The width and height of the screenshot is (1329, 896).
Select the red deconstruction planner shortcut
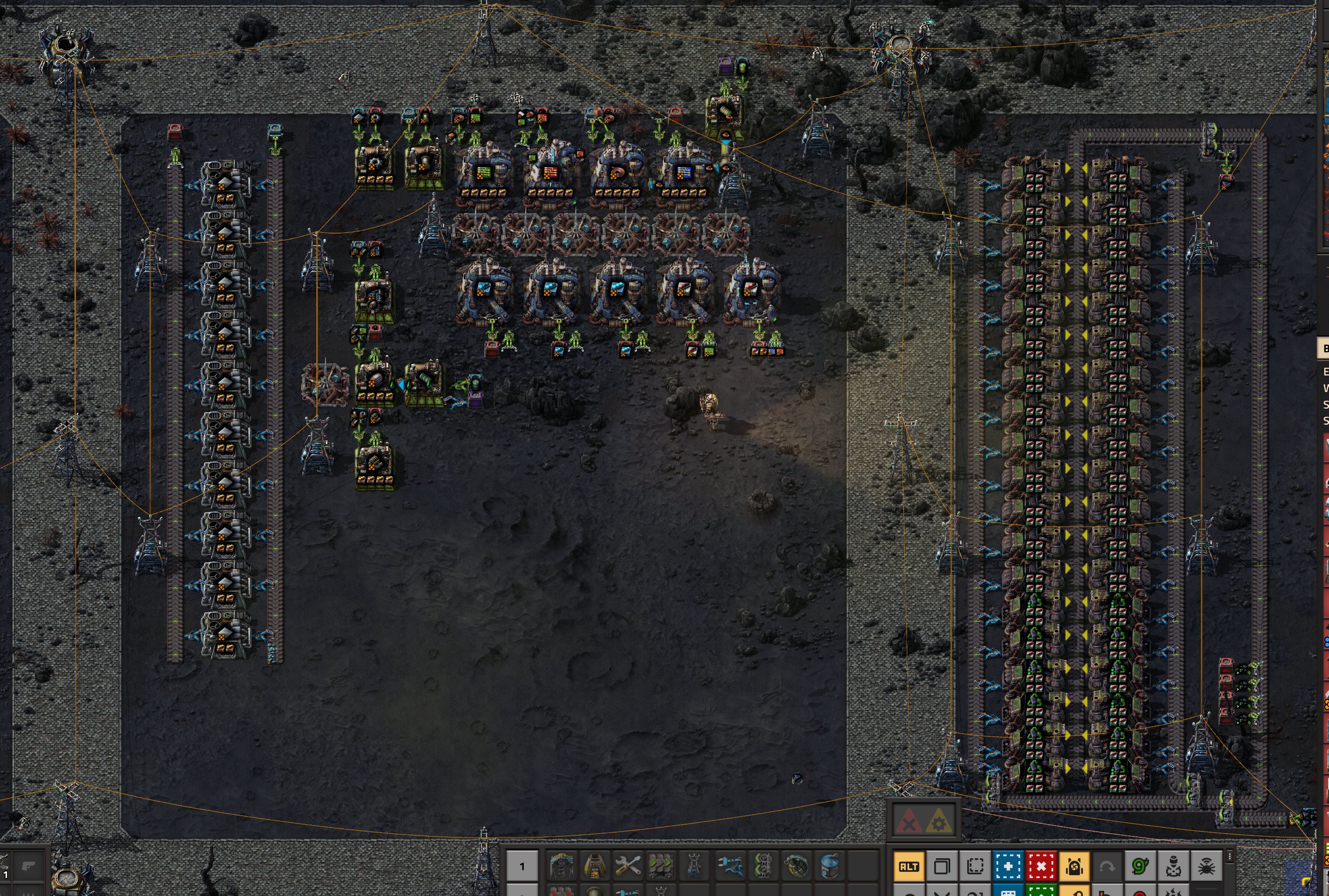point(1041,866)
